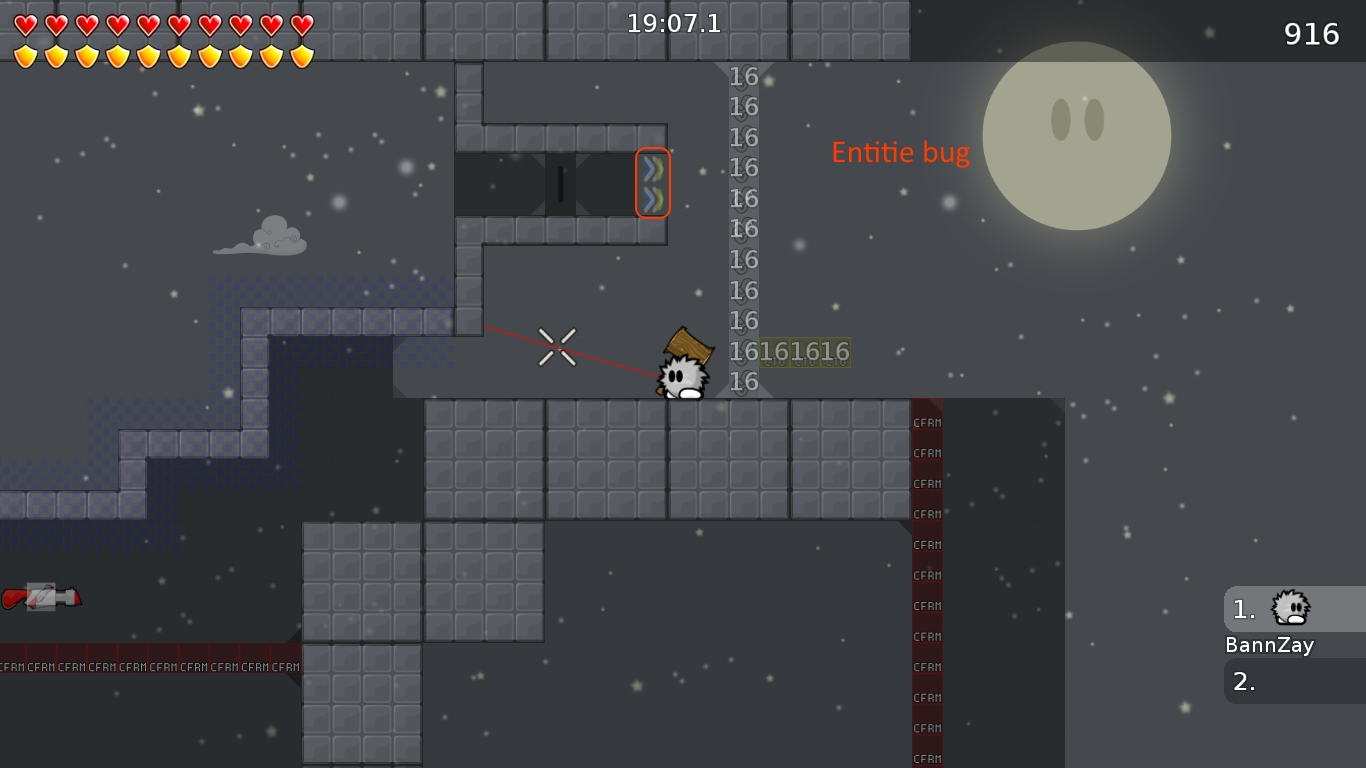
Task: Click BannZay's avatar in the scoreboard
Action: point(1290,608)
